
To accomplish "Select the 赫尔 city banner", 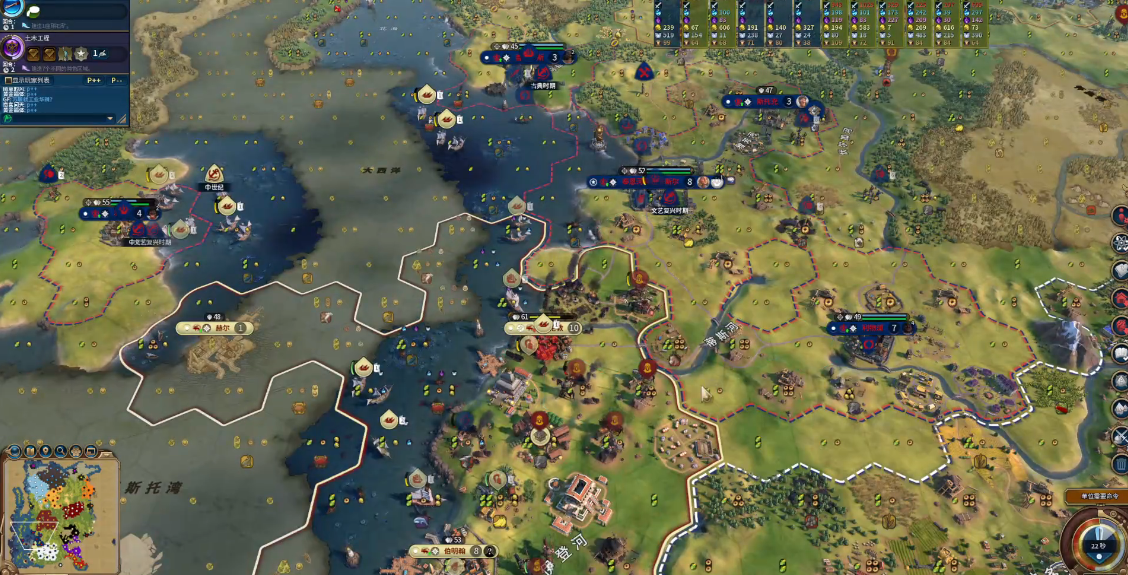I will (x=214, y=328).
